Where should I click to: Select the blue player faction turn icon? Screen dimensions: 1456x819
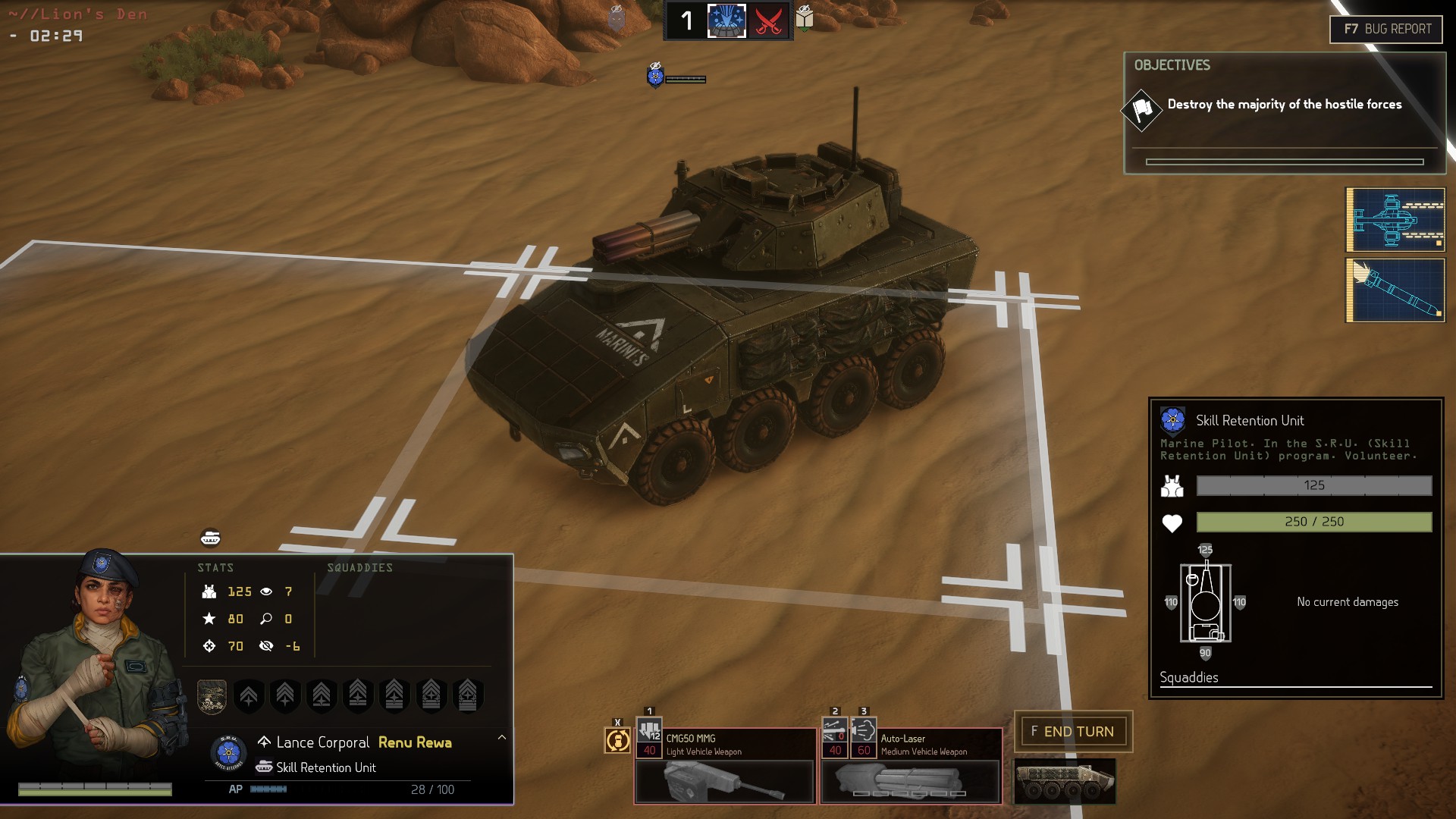(726, 20)
